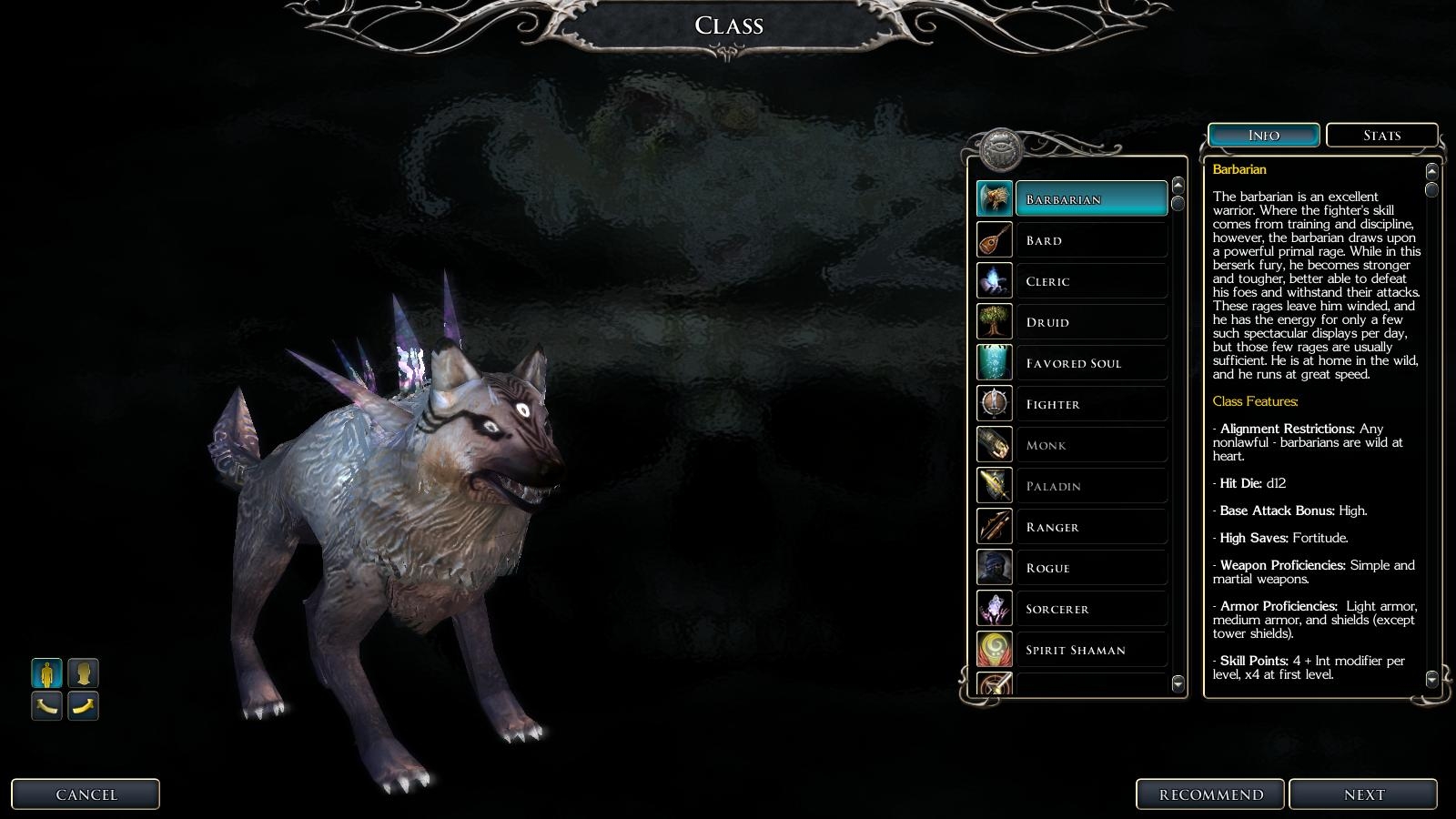Viewport: 1456px width, 819px height.
Task: Choose the Rogue class
Action: [x=1090, y=568]
